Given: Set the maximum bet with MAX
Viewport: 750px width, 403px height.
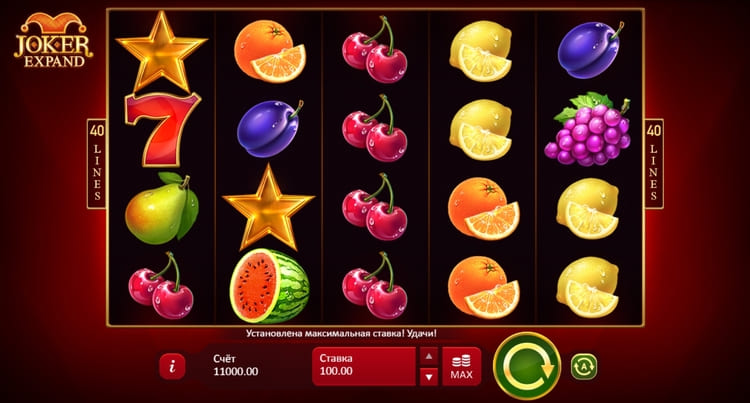Looking at the screenshot, I should tap(461, 366).
